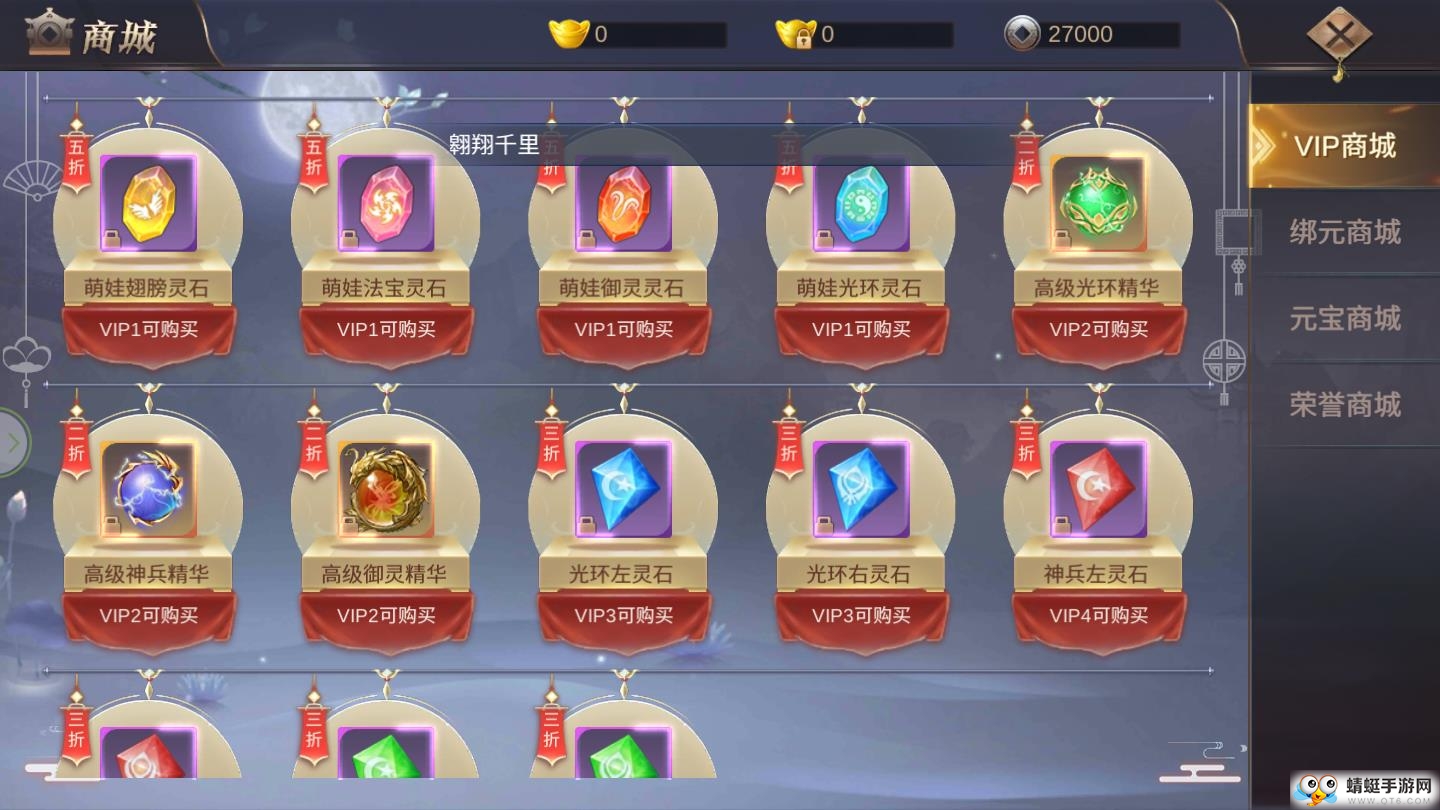Select the VIP商城 tab
The image size is (1440, 810).
coord(1346,145)
